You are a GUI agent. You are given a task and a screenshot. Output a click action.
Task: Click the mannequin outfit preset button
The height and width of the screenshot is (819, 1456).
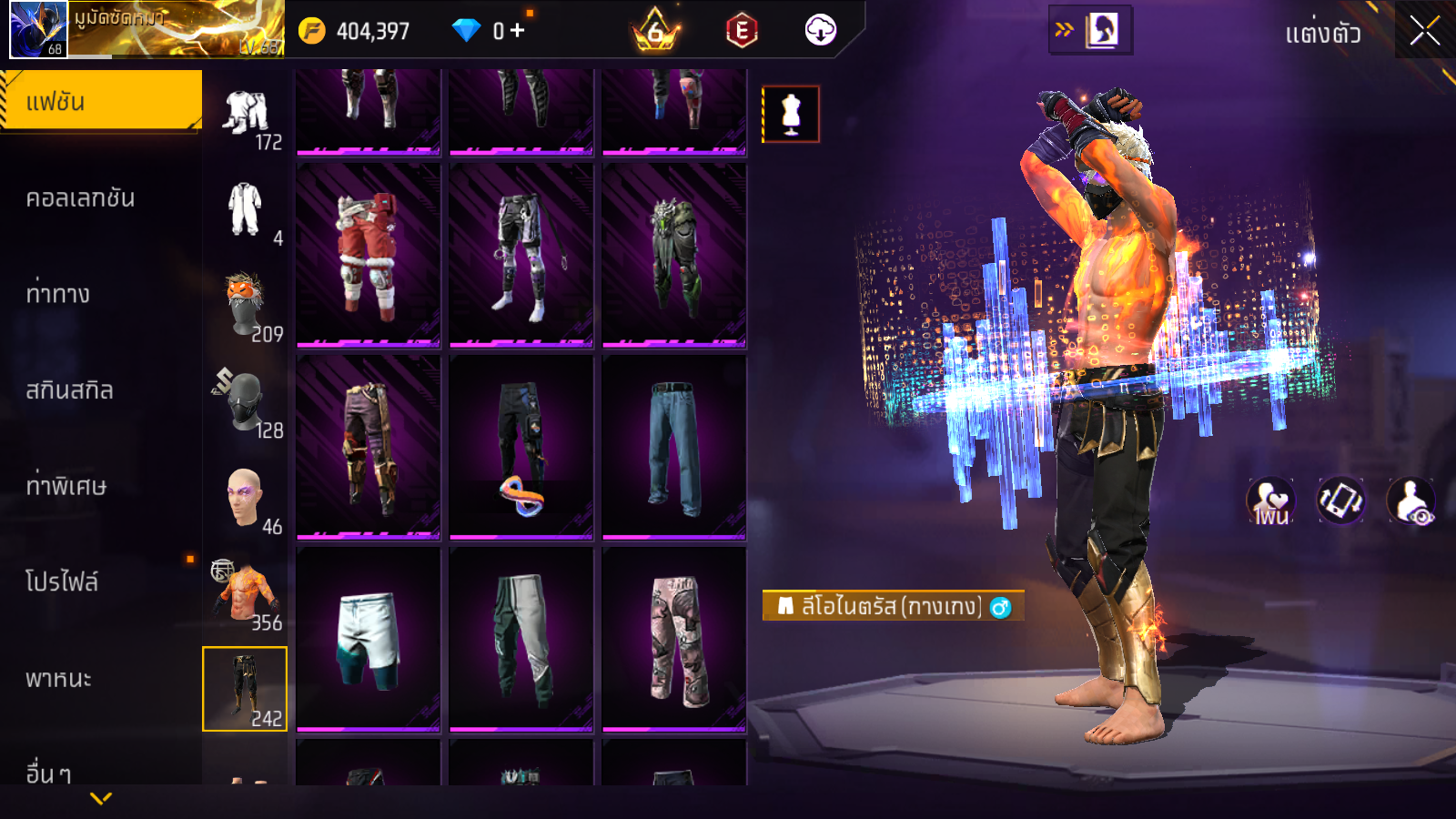click(791, 115)
